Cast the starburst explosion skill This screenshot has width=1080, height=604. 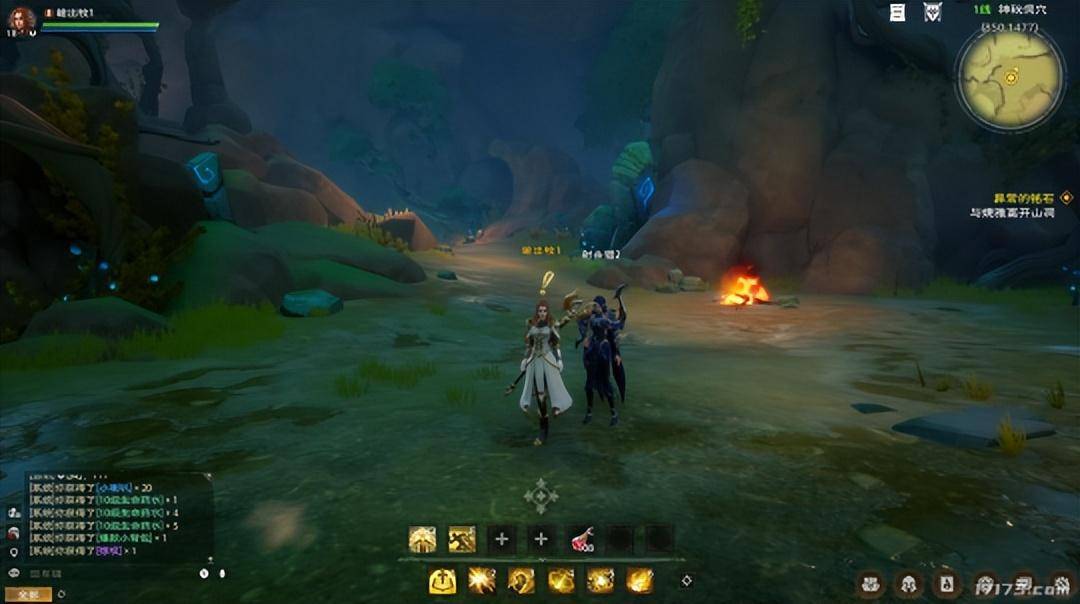point(482,581)
